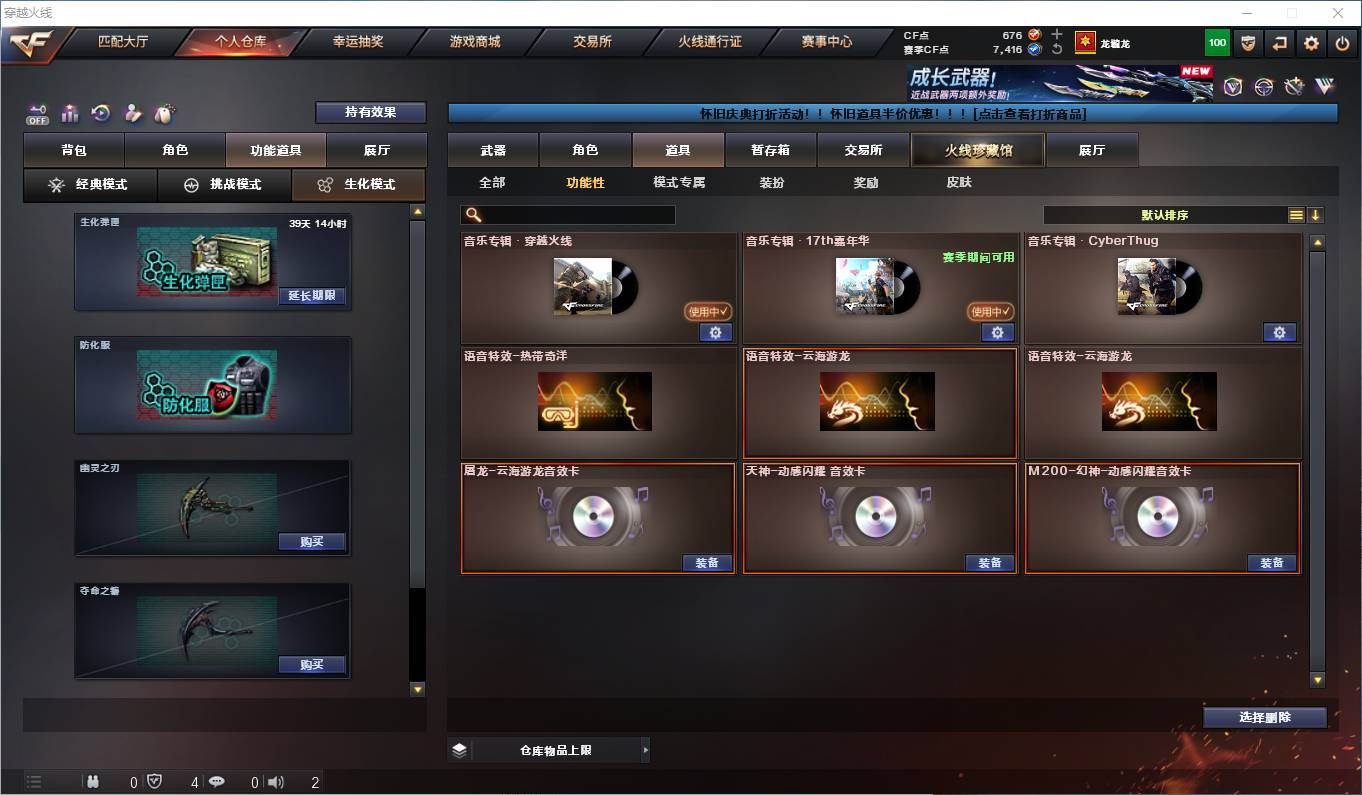Open the dog-tags icon in the inventory toolbar
The height and width of the screenshot is (795, 1362).
point(166,112)
